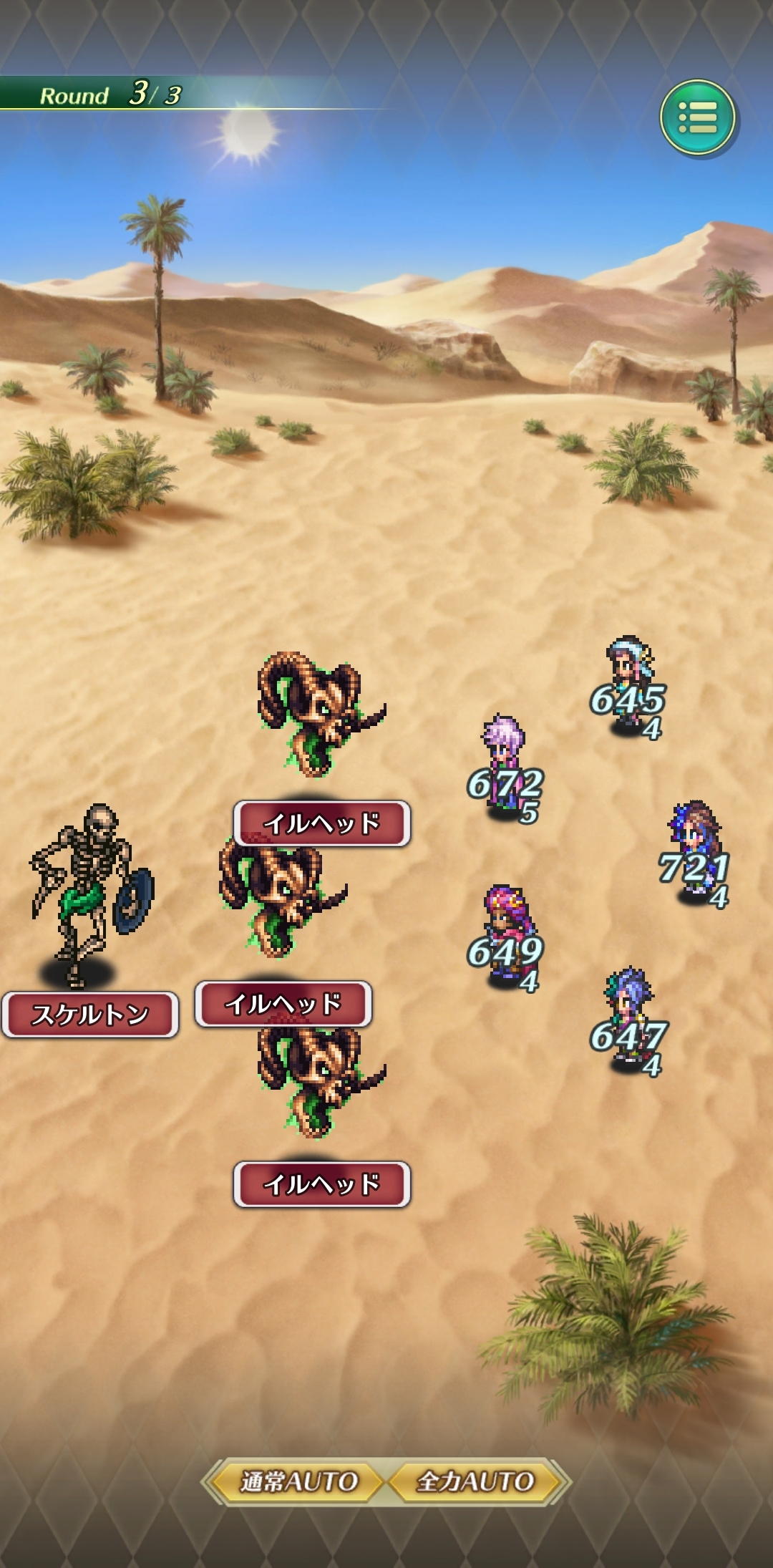Activate 全力AUTO full-power auto battle
The width and height of the screenshot is (773, 1568).
pyautogui.click(x=475, y=1481)
